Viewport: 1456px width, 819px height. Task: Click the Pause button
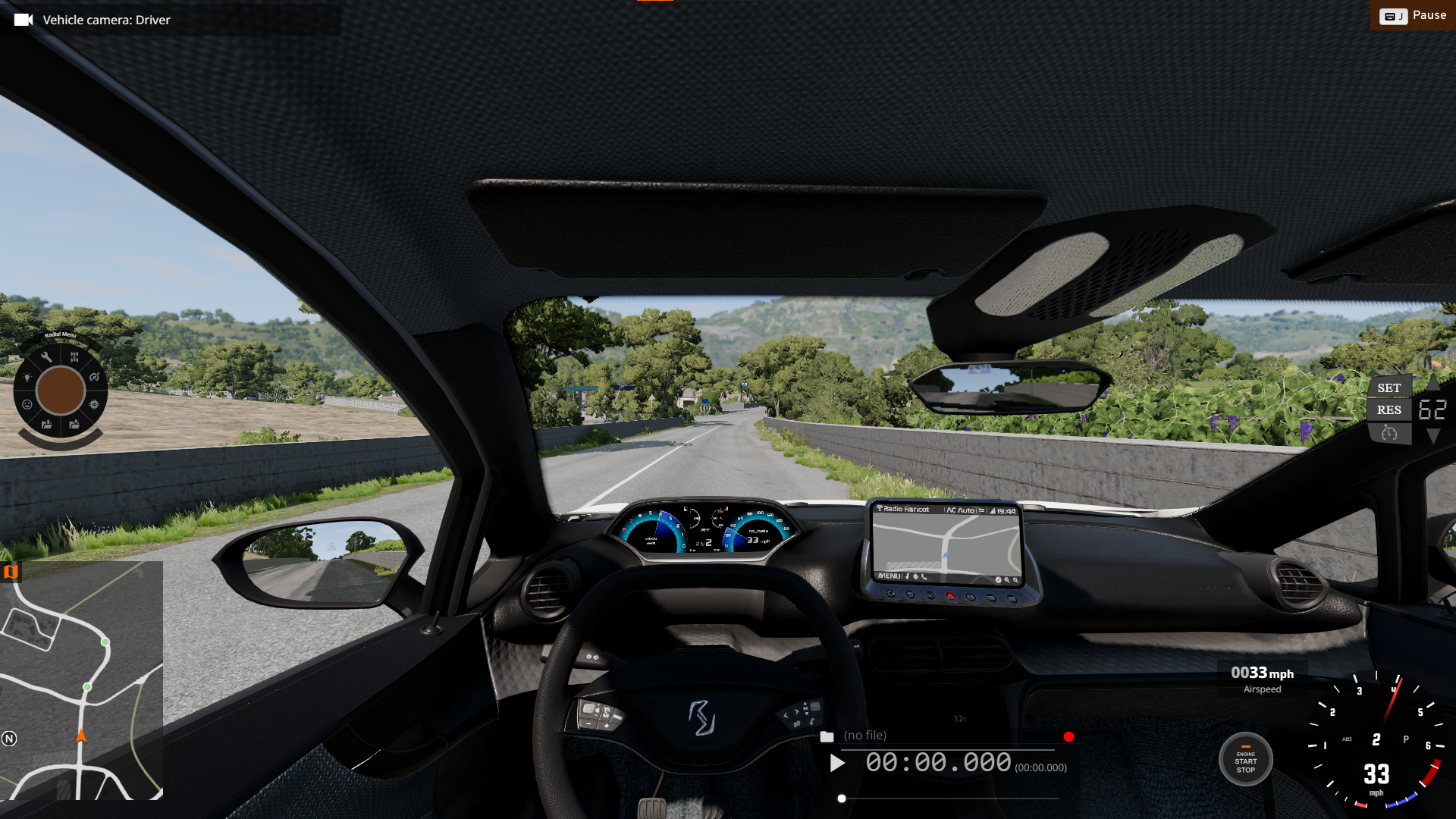click(x=1413, y=15)
